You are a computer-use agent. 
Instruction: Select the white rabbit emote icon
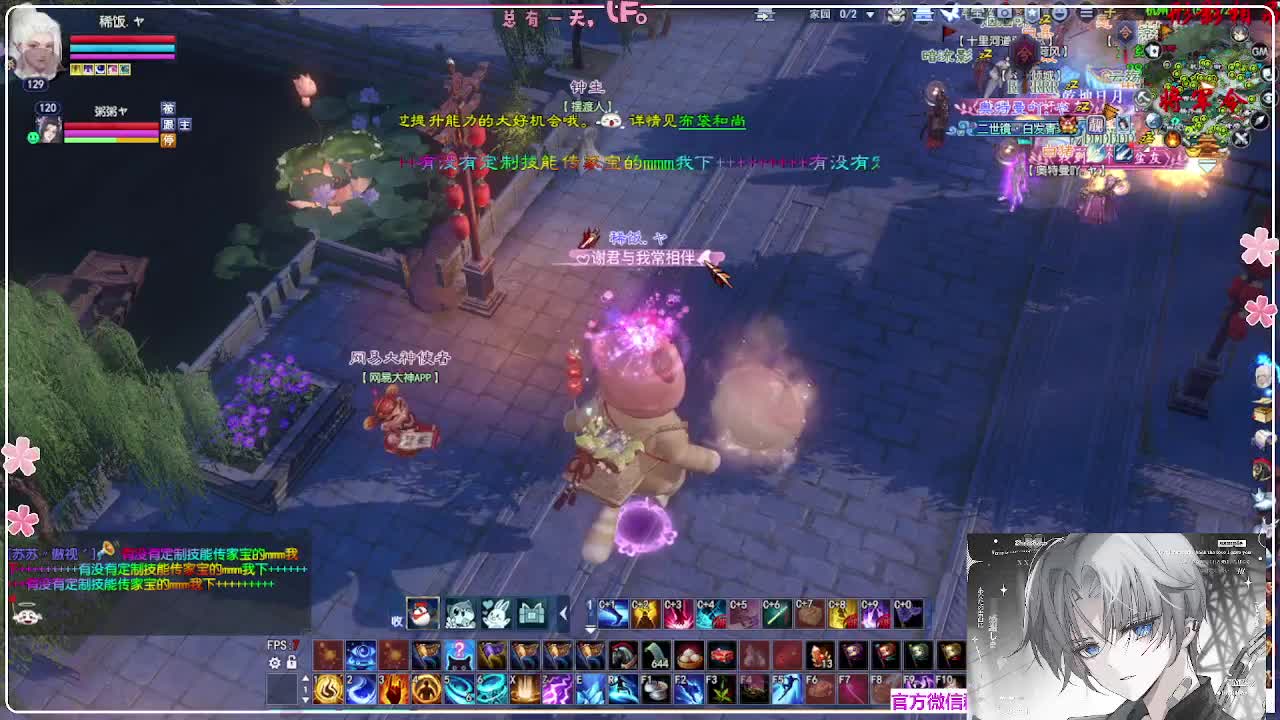click(495, 614)
